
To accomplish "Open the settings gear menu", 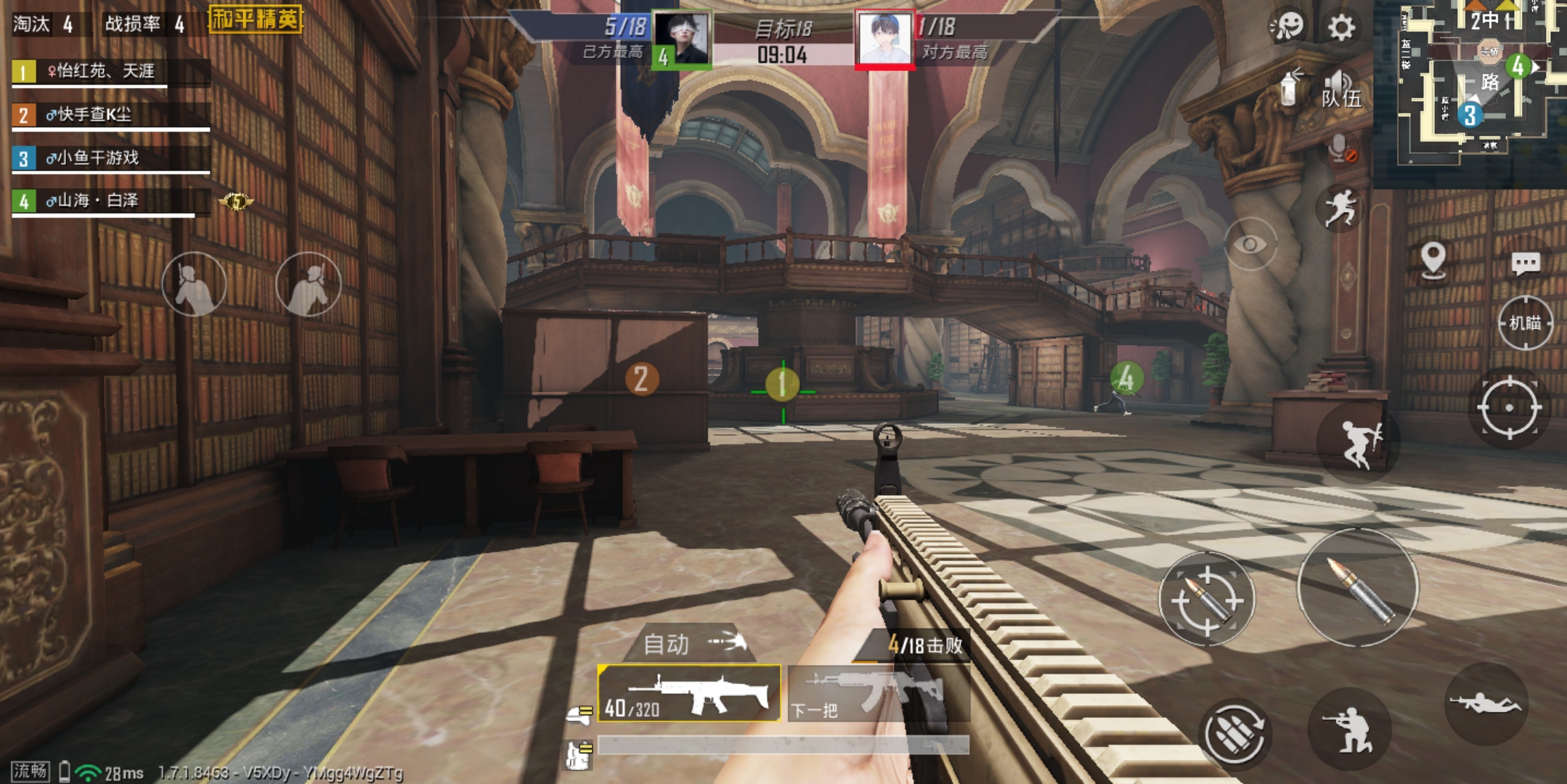I will pyautogui.click(x=1340, y=28).
